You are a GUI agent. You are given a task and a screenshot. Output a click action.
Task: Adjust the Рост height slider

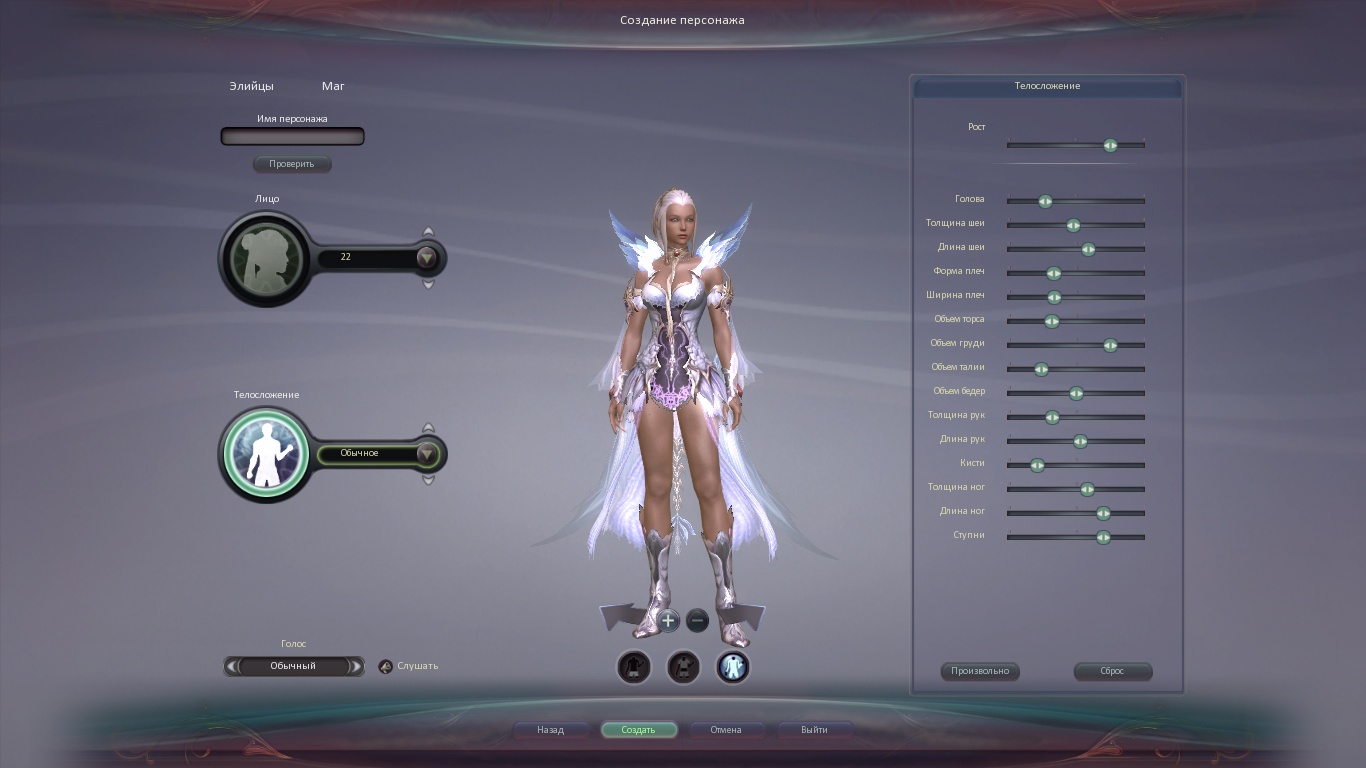click(x=1110, y=145)
